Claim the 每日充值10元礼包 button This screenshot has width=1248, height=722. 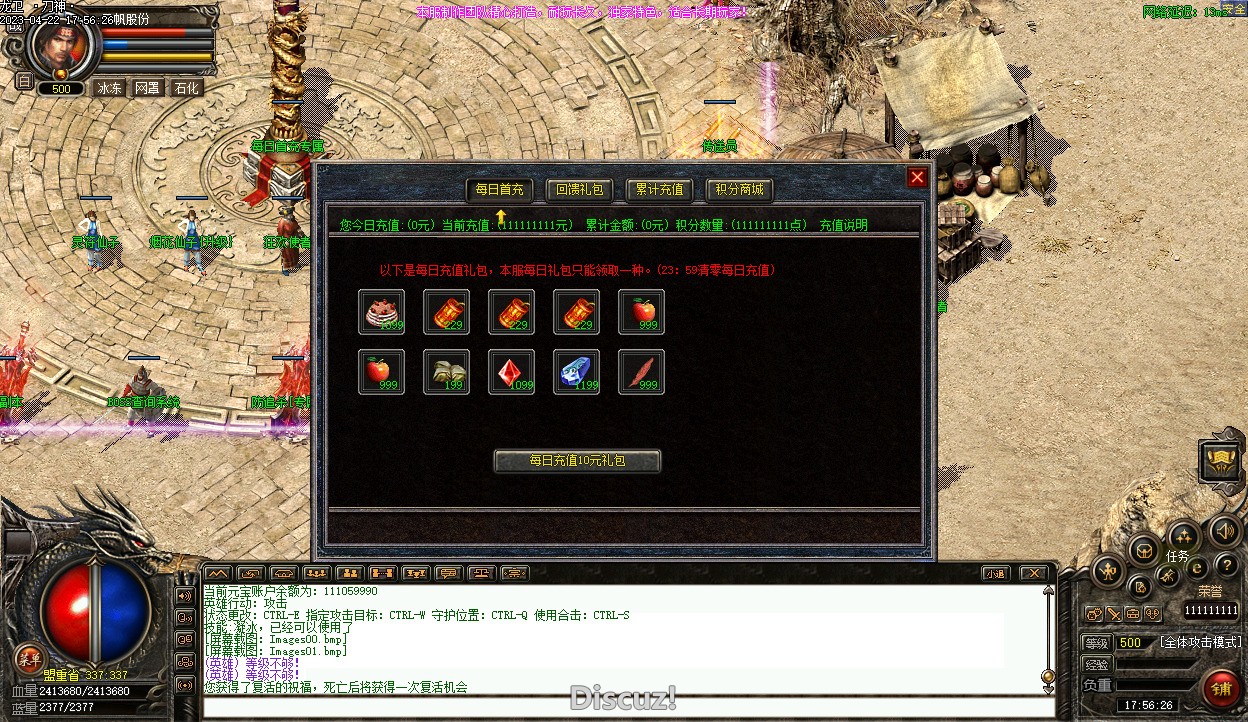pos(577,461)
